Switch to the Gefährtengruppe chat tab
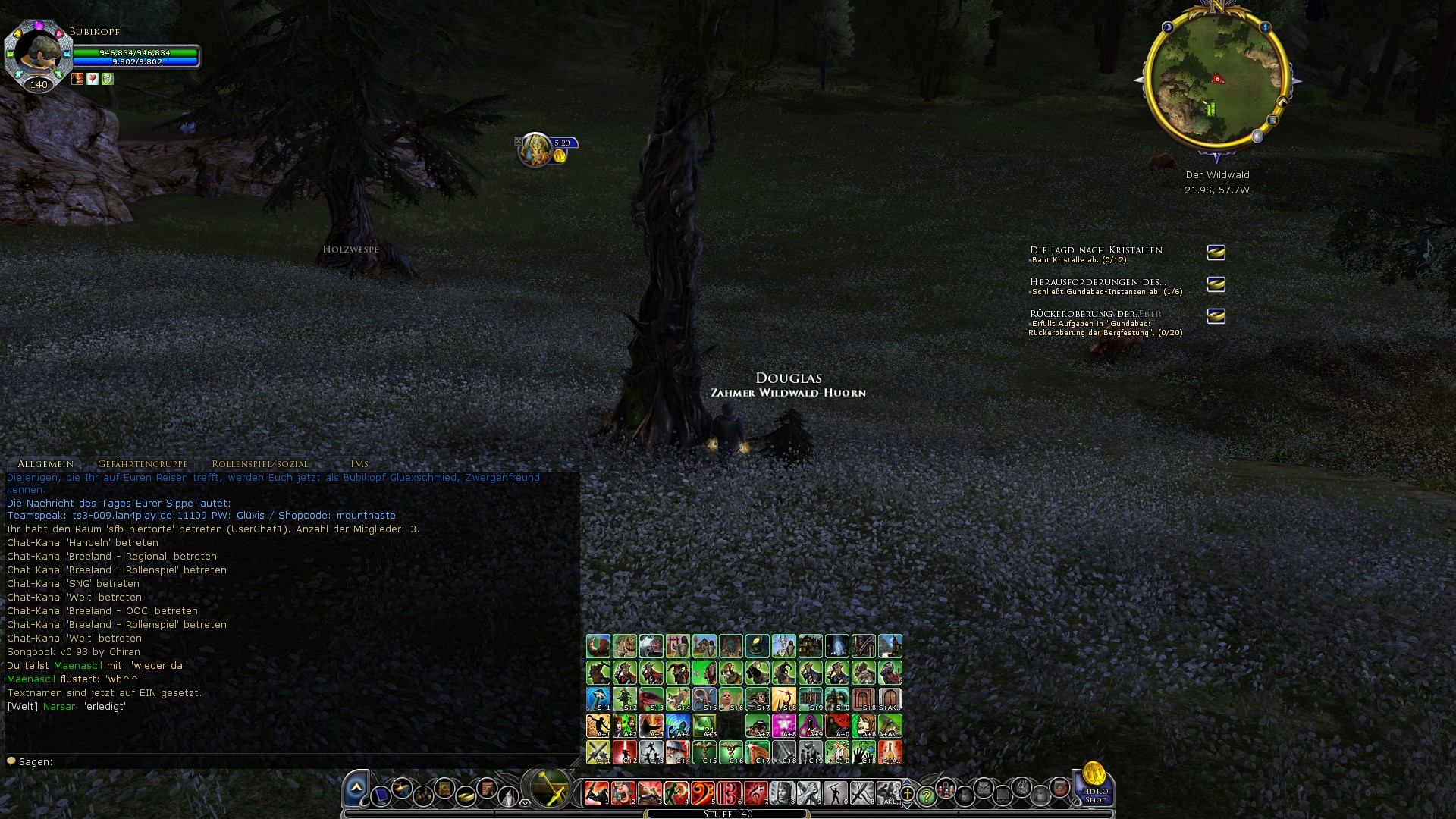Screen dimensions: 1456x819 click(143, 464)
